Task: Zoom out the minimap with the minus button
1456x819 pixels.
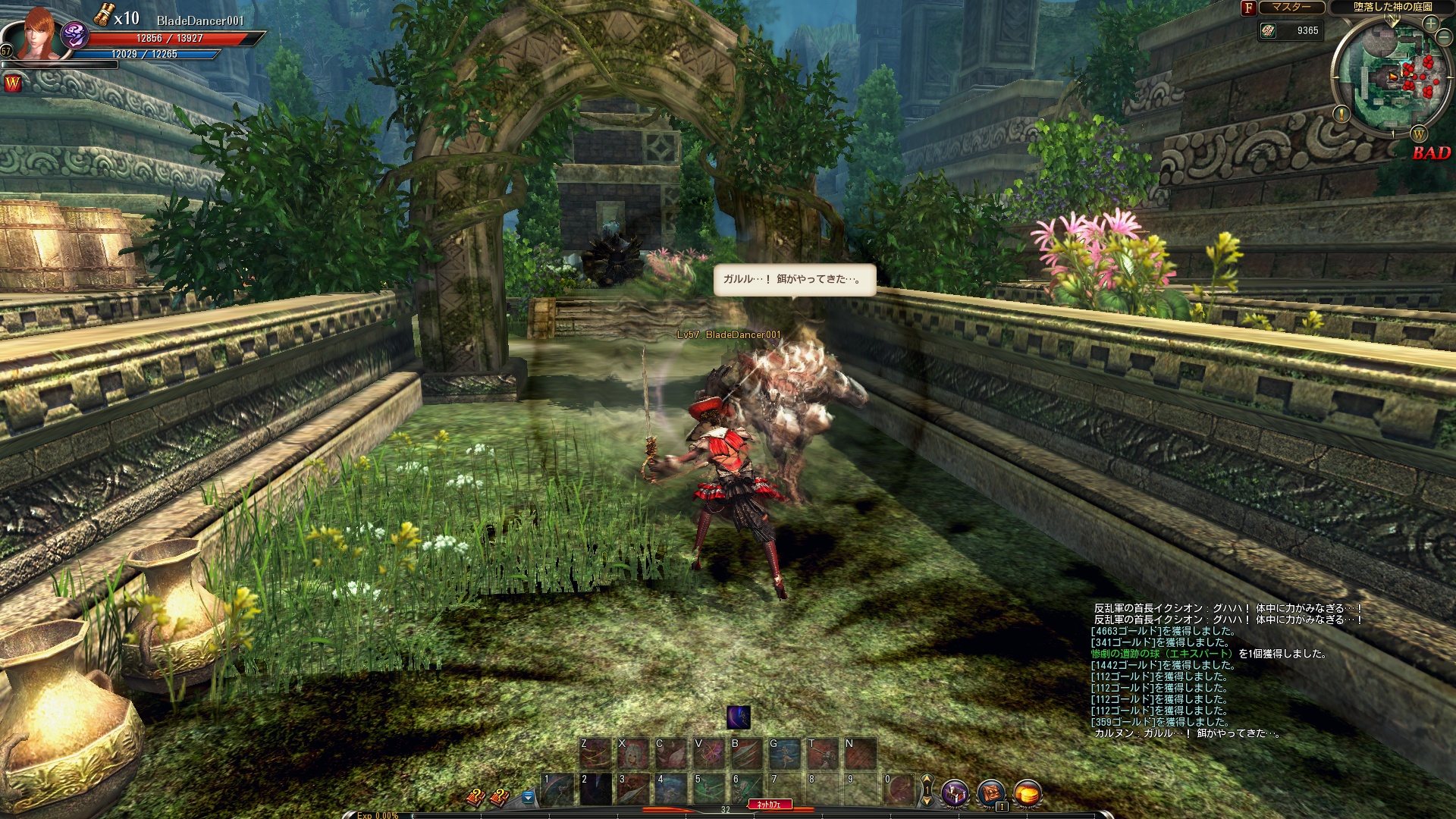Action: (1444, 39)
